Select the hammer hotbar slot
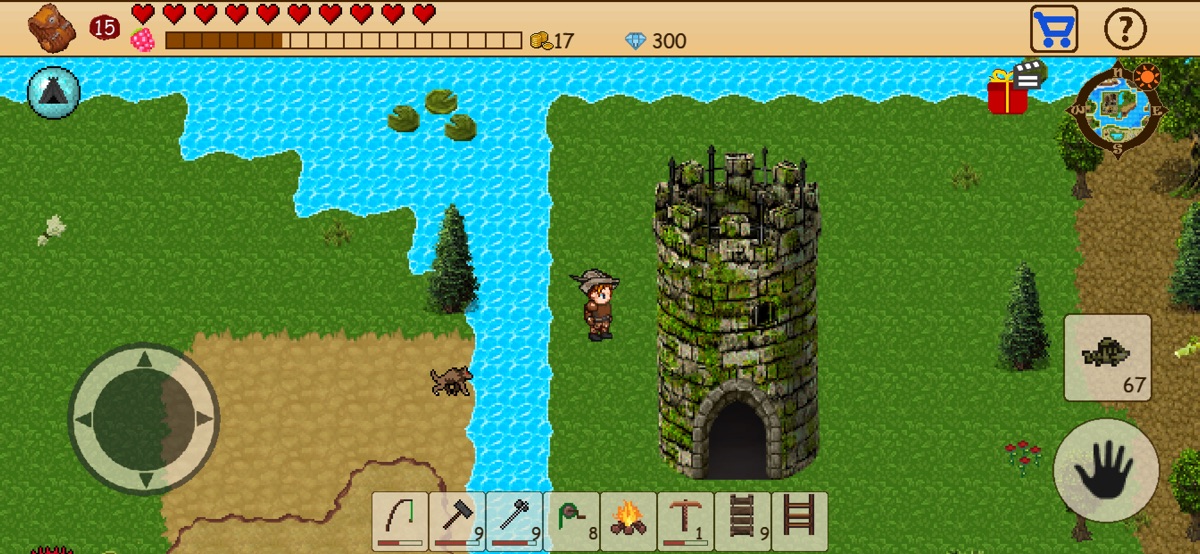The width and height of the screenshot is (1200, 554). [x=457, y=521]
